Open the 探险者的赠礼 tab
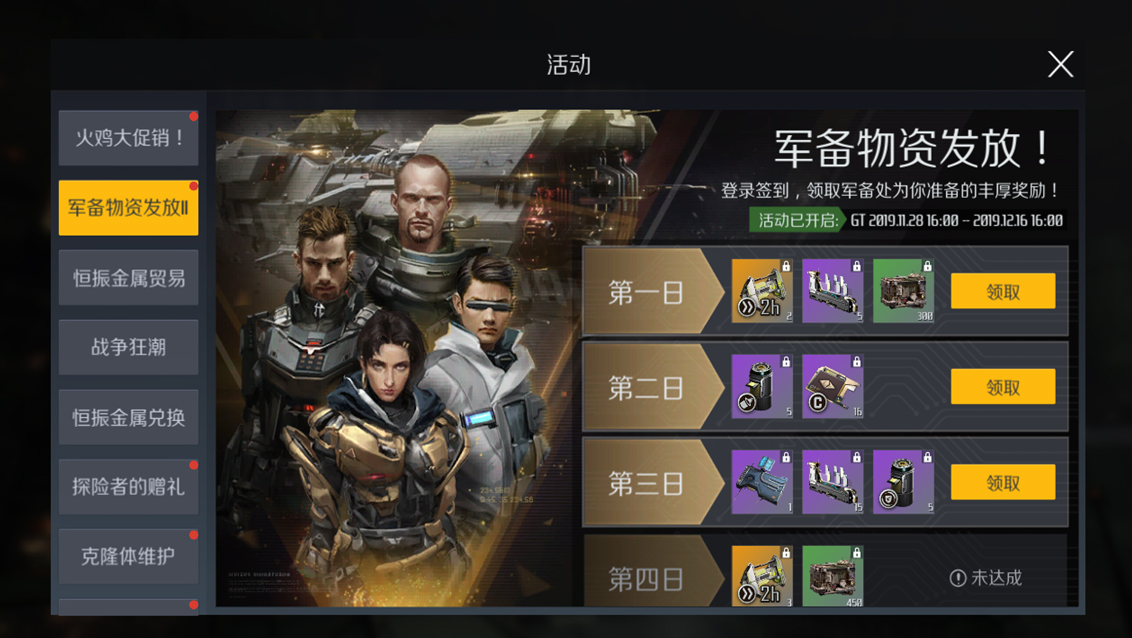The height and width of the screenshot is (638, 1132). (x=129, y=487)
